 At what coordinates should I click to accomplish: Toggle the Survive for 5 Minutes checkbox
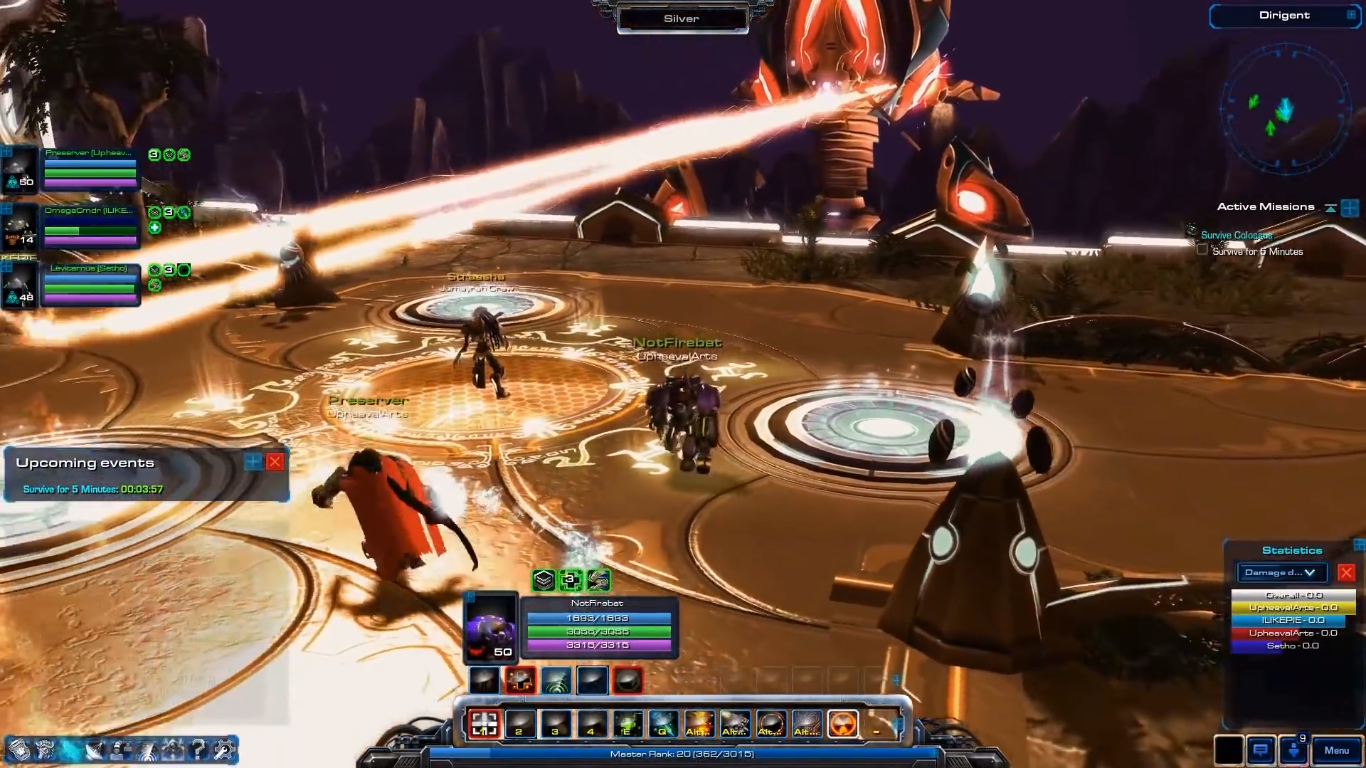[x=1203, y=251]
